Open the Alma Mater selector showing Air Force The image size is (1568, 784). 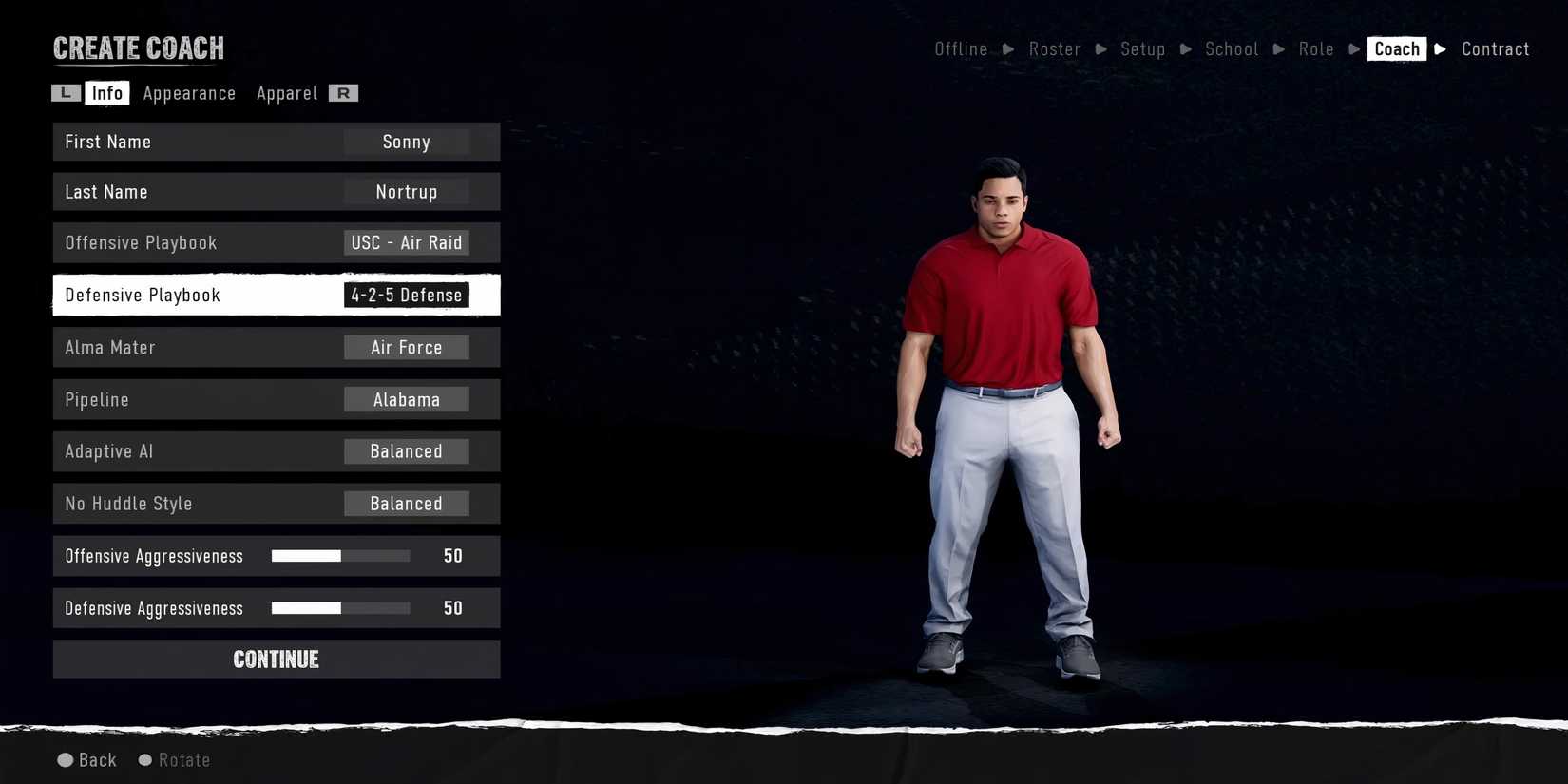(x=406, y=347)
